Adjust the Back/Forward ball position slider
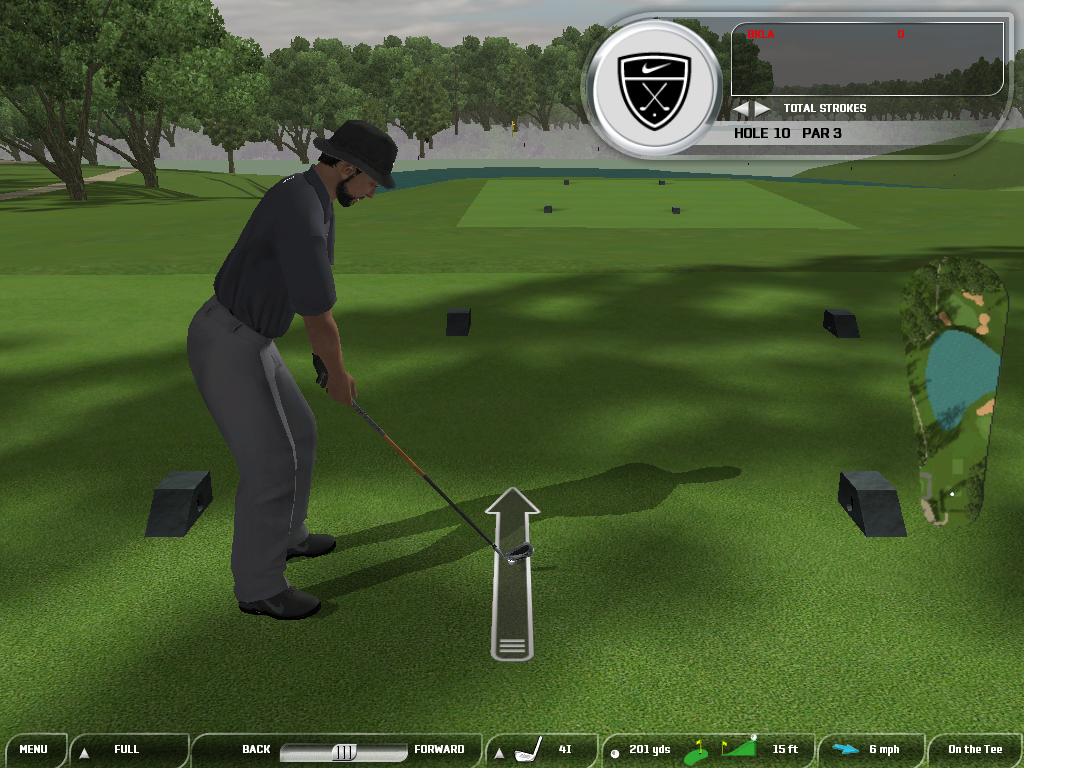 tap(344, 752)
